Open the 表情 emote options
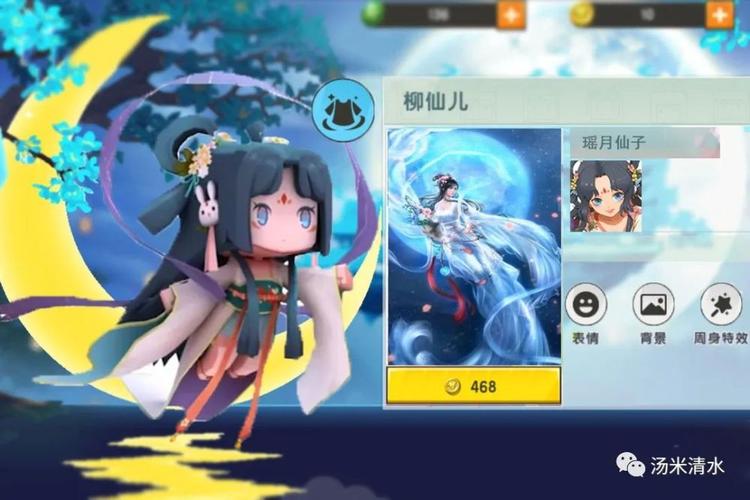 click(x=585, y=304)
